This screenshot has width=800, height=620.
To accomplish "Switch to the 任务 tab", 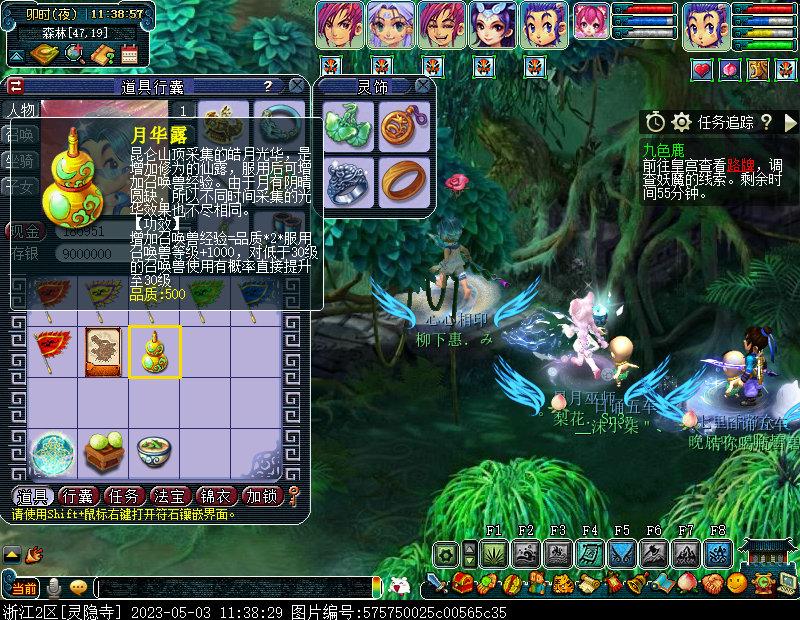I will click(x=123, y=496).
